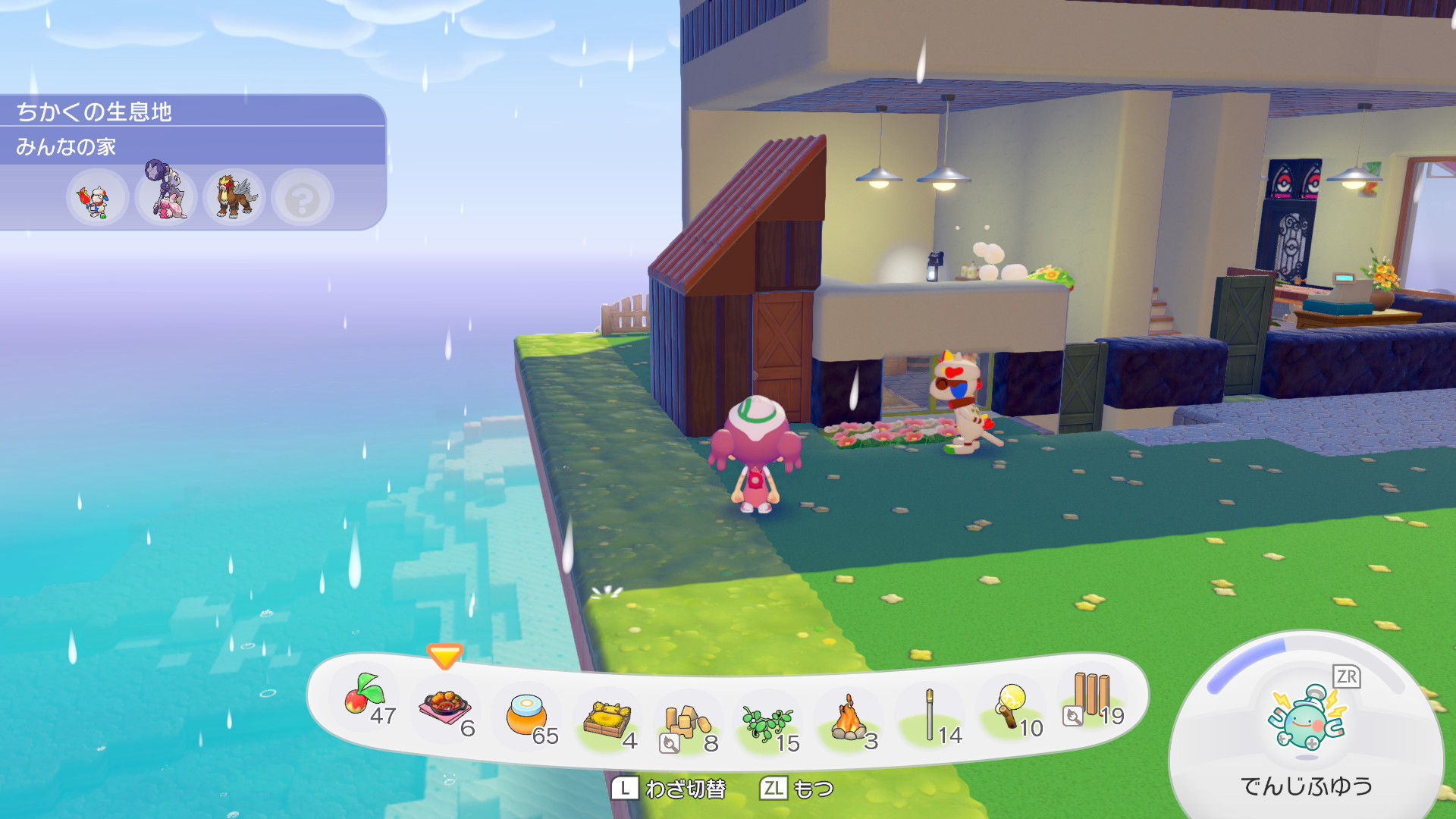Click the unknown question mark resident slot
Image resolution: width=1456 pixels, height=819 pixels.
click(x=303, y=199)
